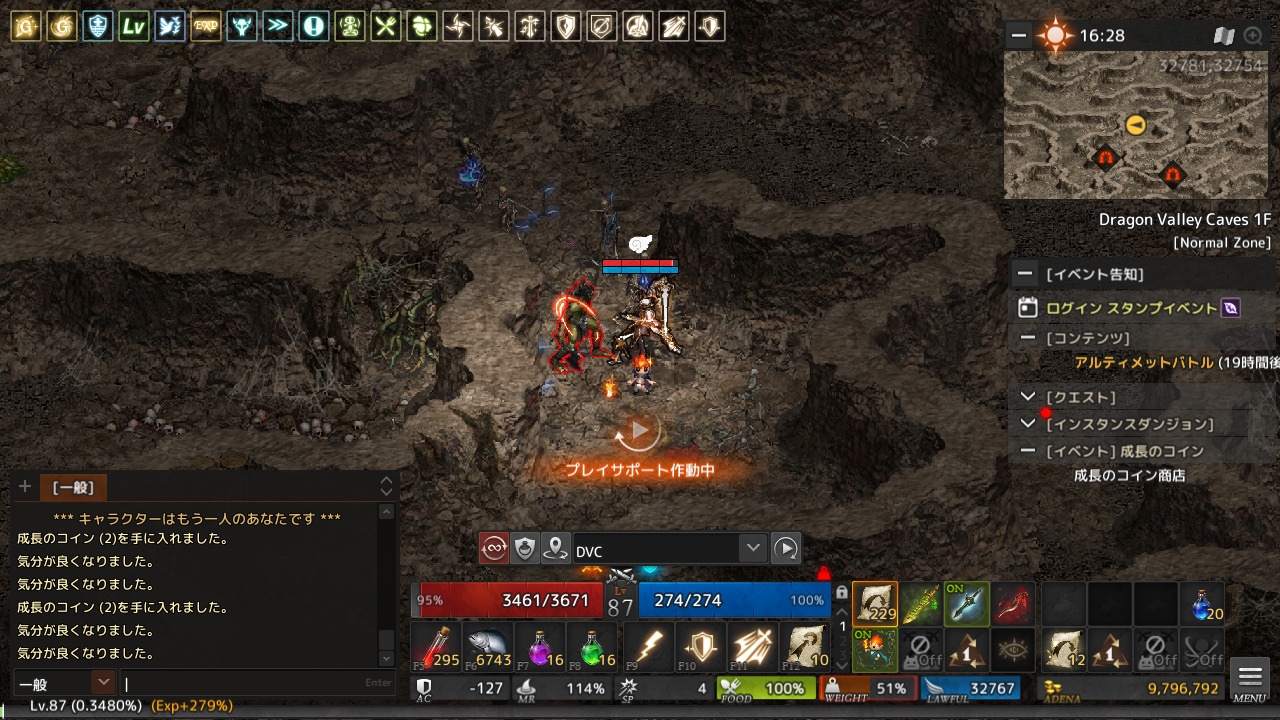The width and height of the screenshot is (1280, 720).
Task: Open the DVC location dropdown
Action: point(753,548)
